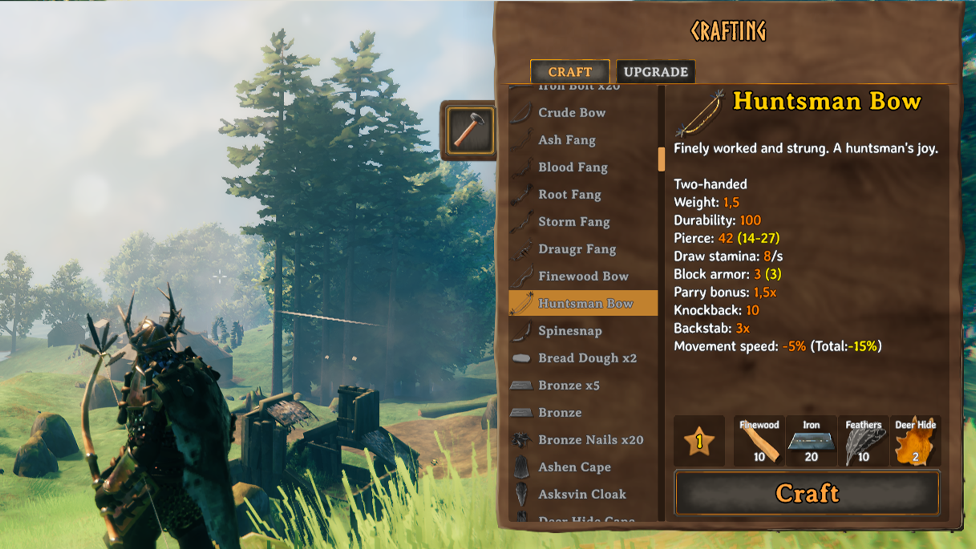
Task: Choose the Ashen Cape recipe
Action: click(574, 467)
